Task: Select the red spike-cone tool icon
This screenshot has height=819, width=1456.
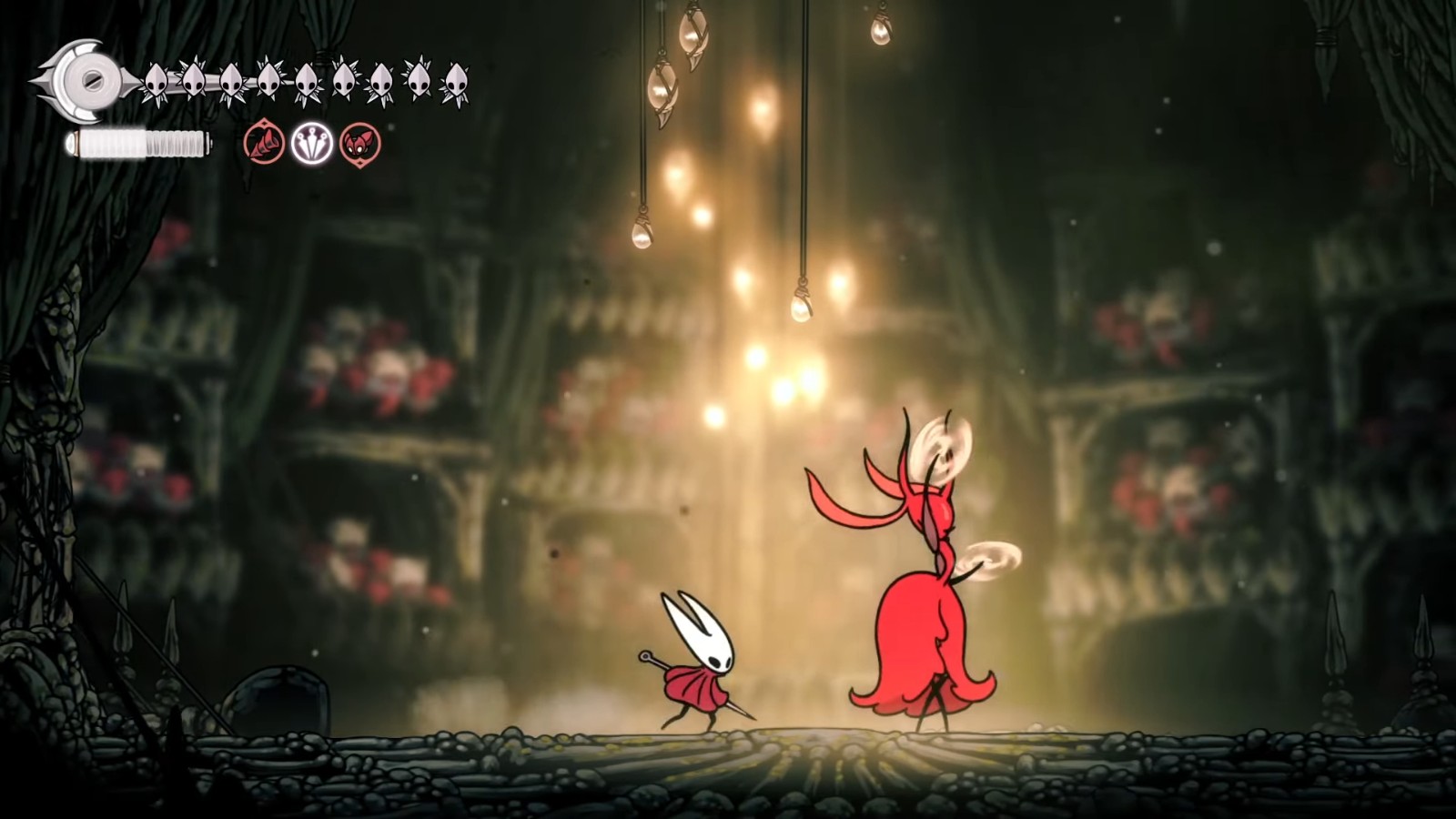Action: 264,144
